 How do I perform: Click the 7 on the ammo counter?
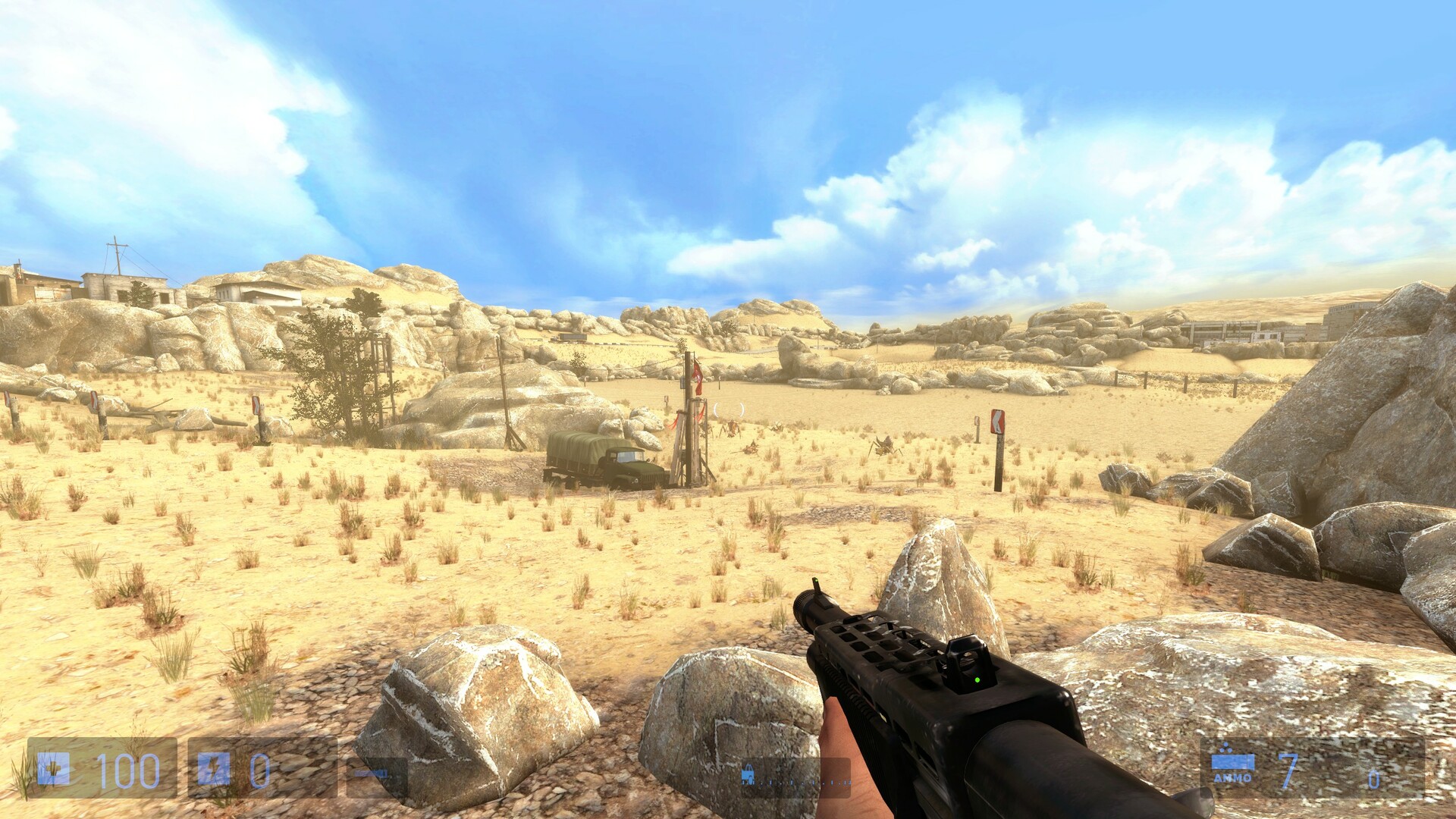[x=1287, y=770]
